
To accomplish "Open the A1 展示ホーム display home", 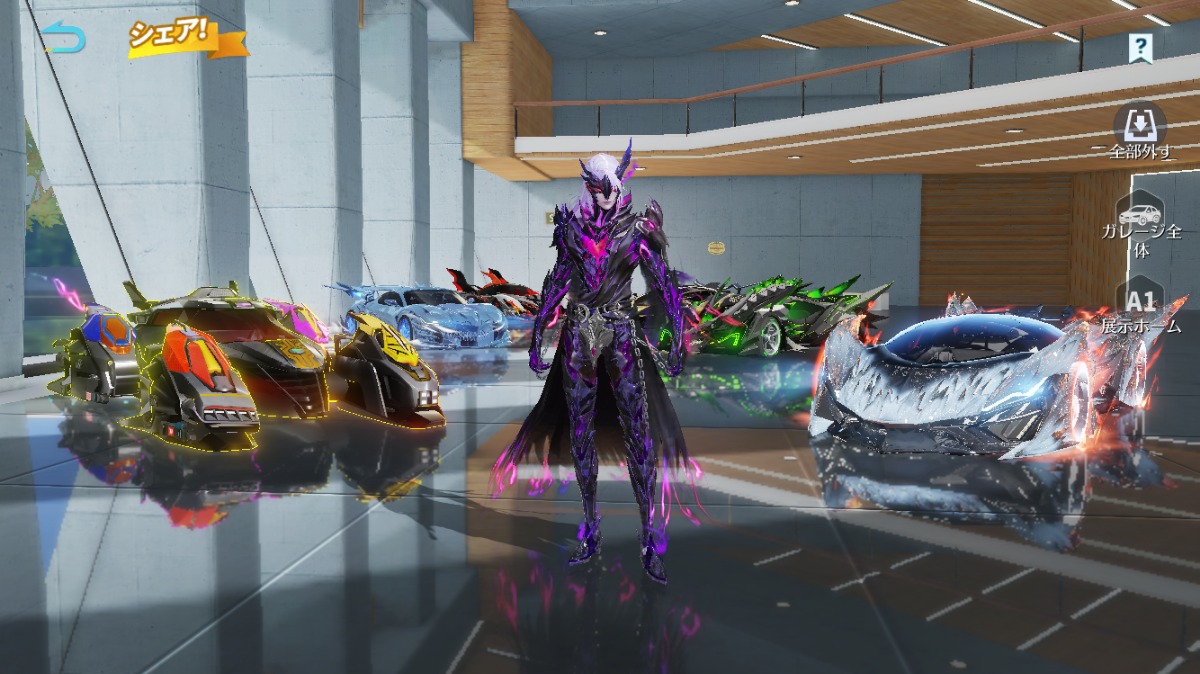I will 1141,309.
